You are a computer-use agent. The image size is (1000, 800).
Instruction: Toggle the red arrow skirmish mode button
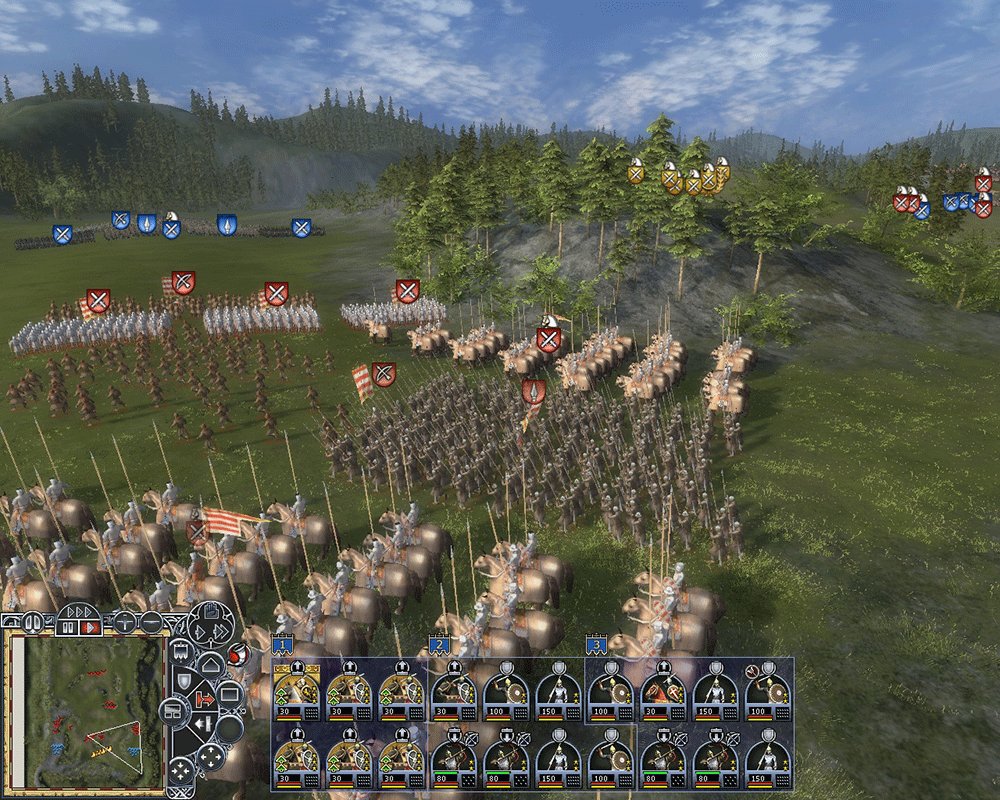(x=204, y=697)
